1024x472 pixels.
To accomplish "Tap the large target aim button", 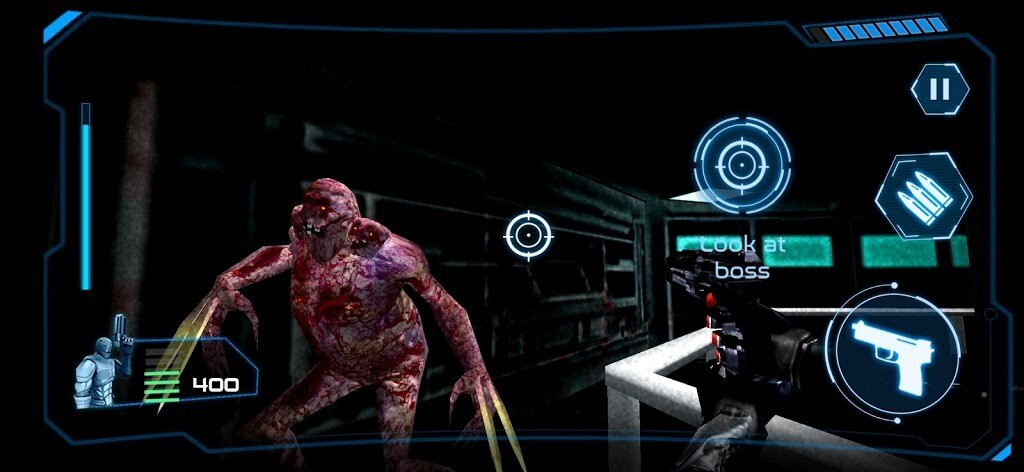I will coord(741,164).
